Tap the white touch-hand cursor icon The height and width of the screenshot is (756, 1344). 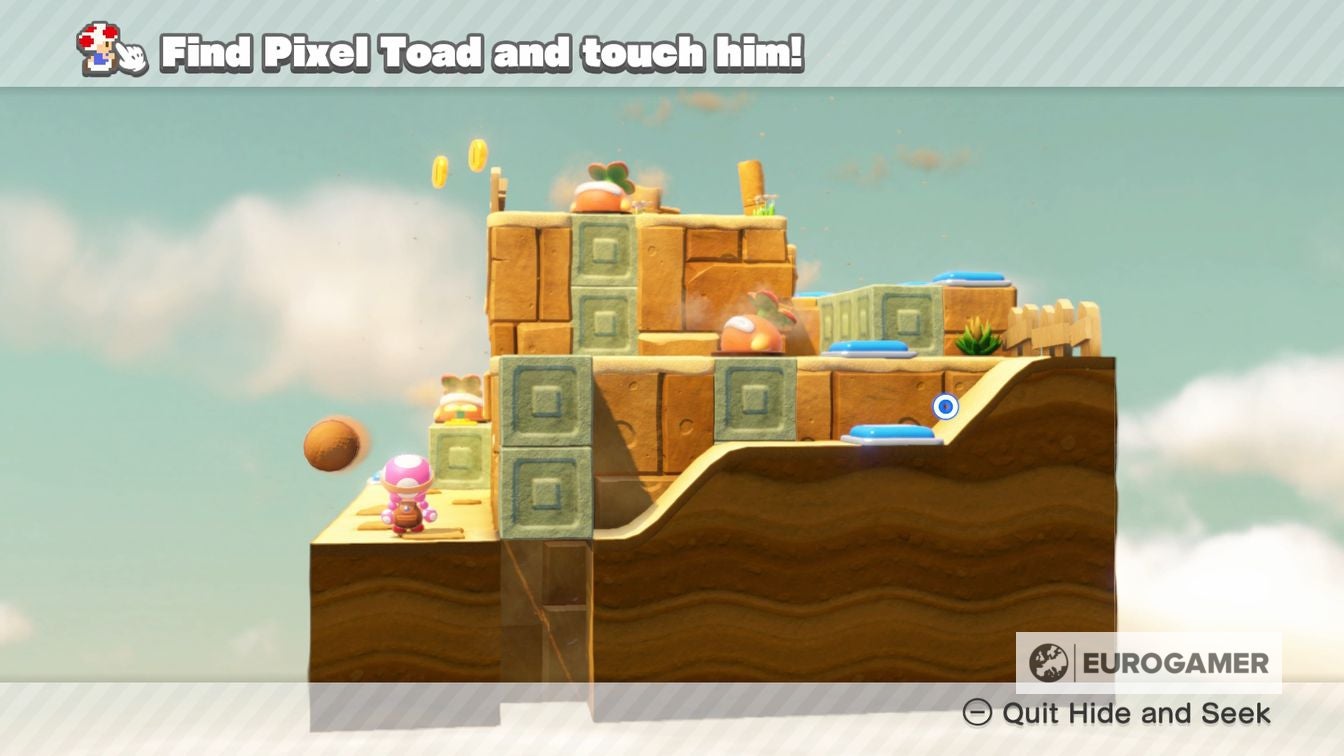[131, 55]
